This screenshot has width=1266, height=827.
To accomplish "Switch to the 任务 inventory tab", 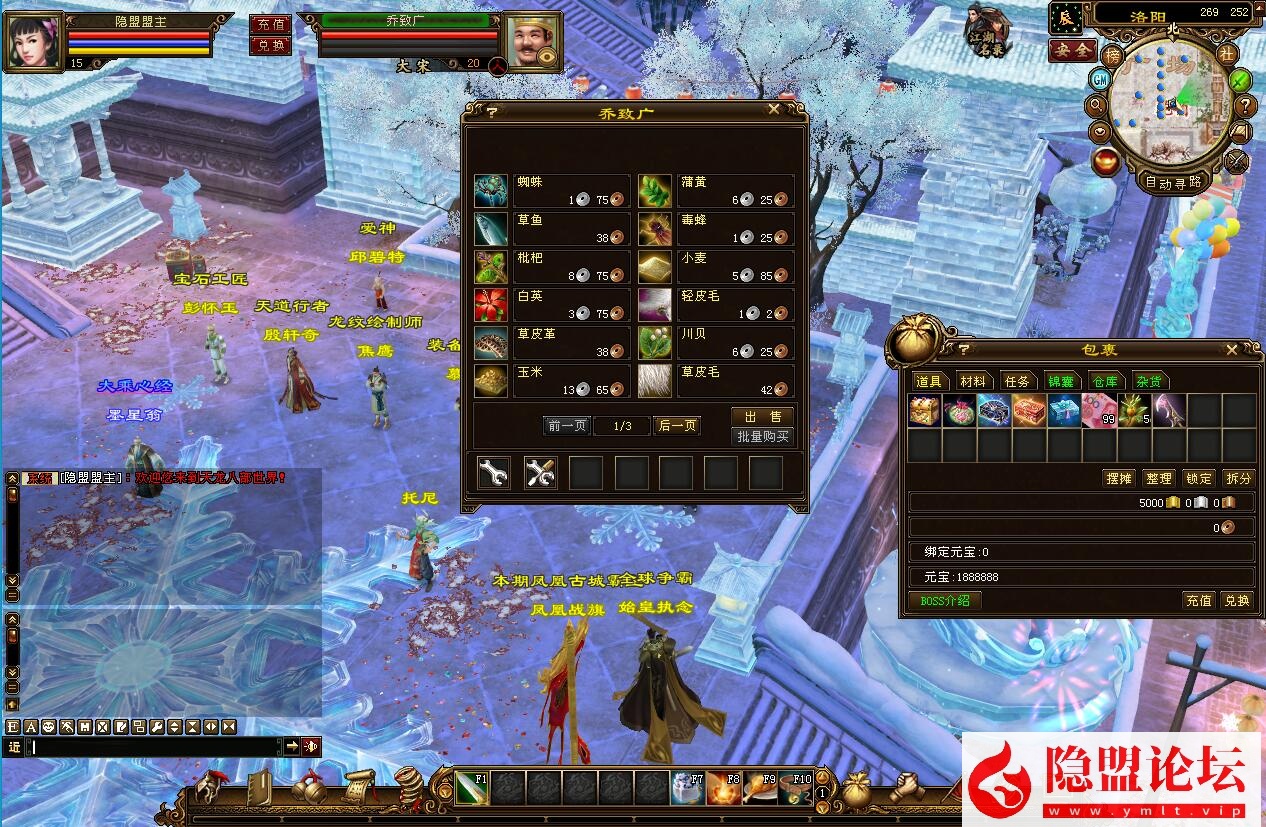I will tap(1017, 381).
